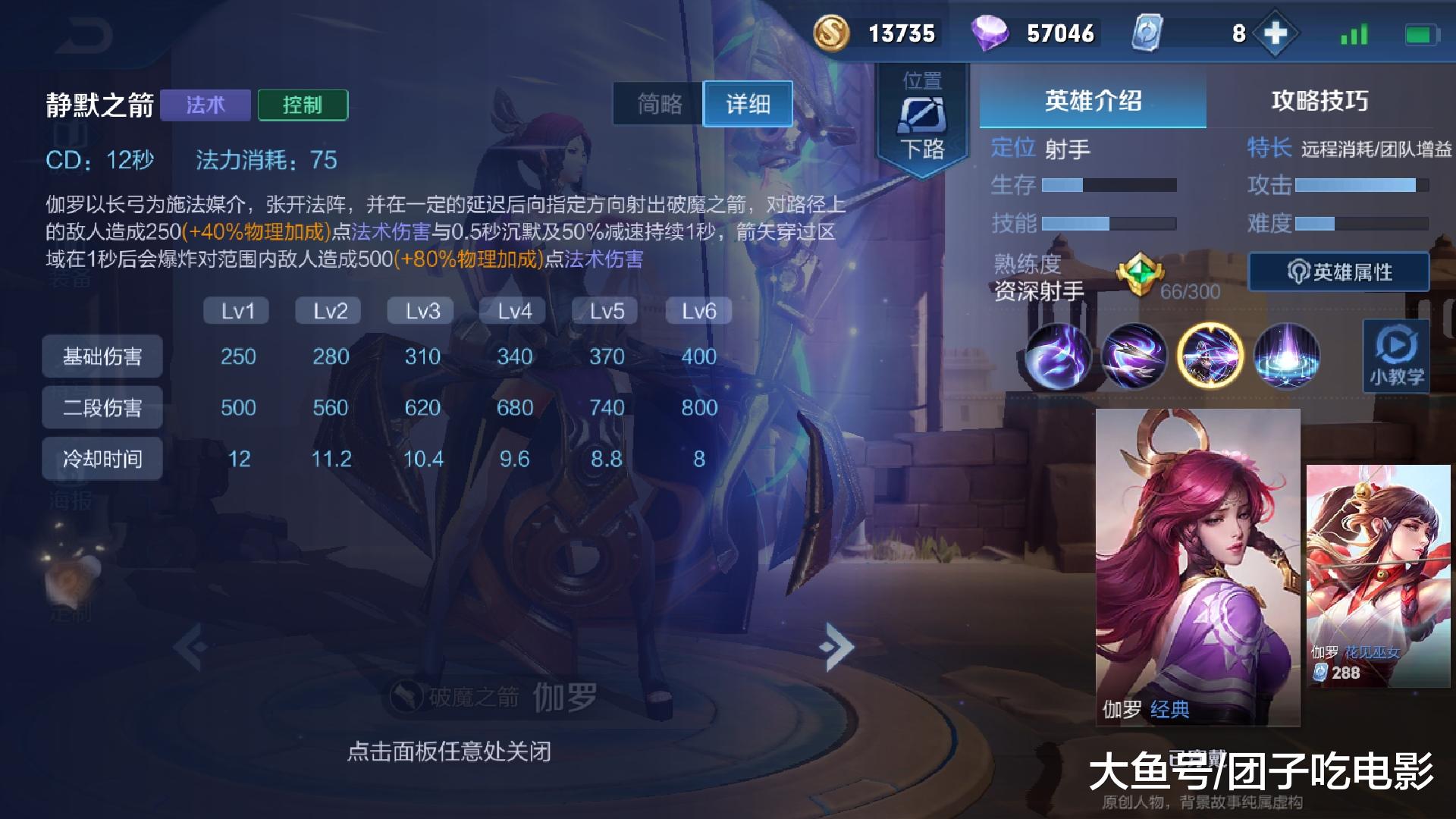This screenshot has width=1456, height=819.
Task: Open the ultimate skill icon
Action: 1288,356
